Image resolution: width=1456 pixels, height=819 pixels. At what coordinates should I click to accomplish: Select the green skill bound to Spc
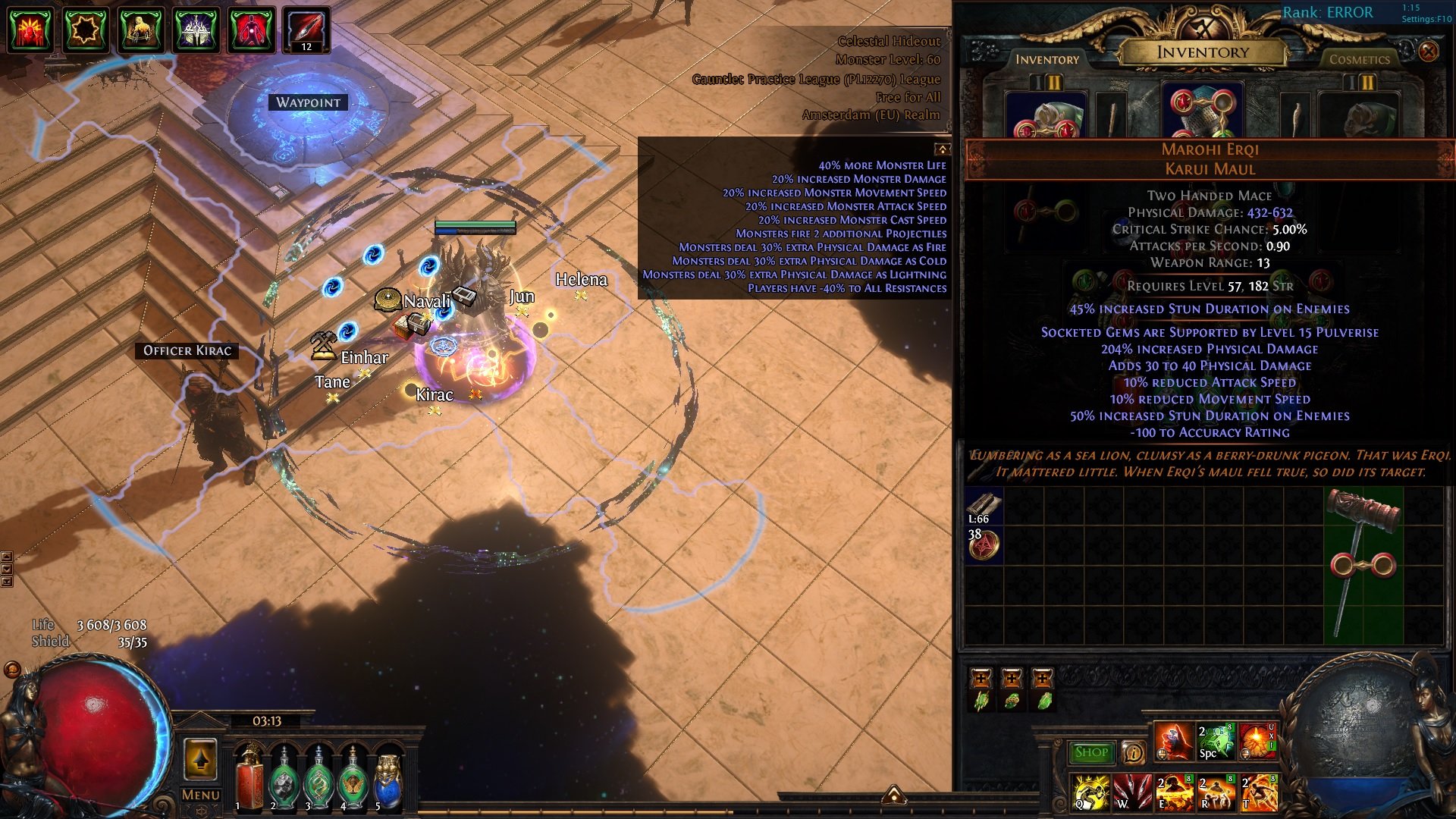click(x=1216, y=742)
